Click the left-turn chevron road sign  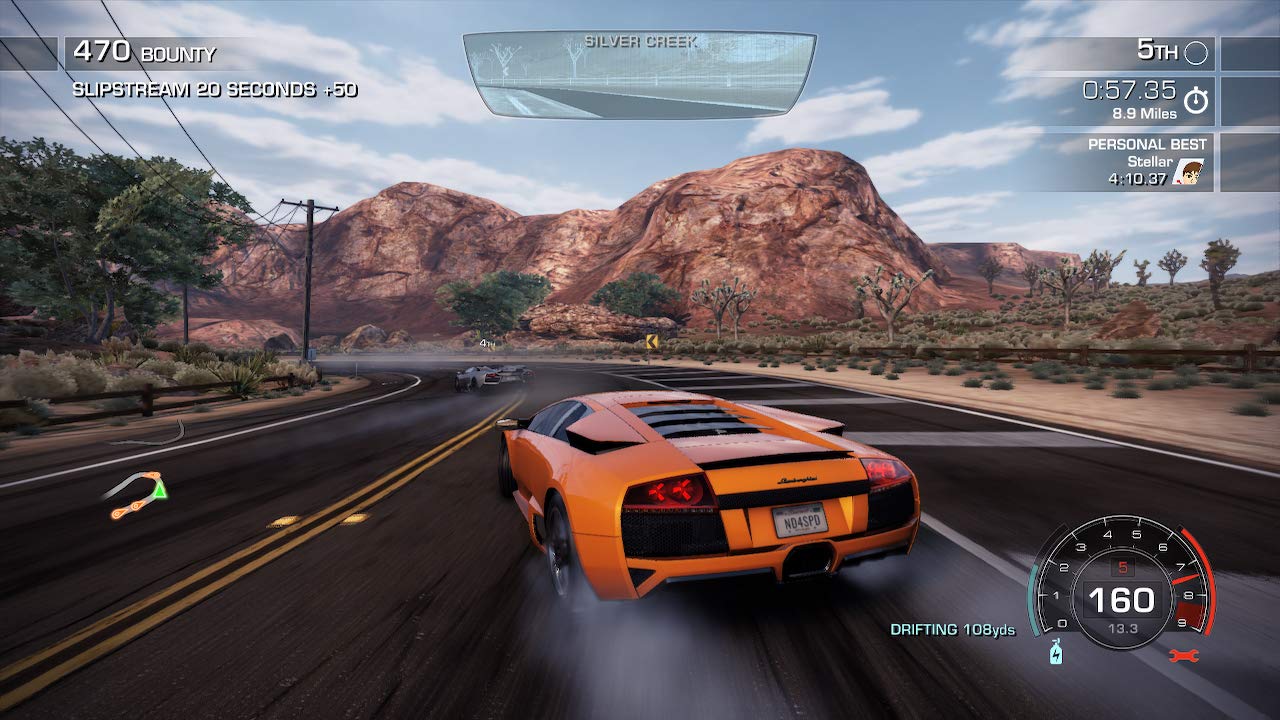click(650, 339)
